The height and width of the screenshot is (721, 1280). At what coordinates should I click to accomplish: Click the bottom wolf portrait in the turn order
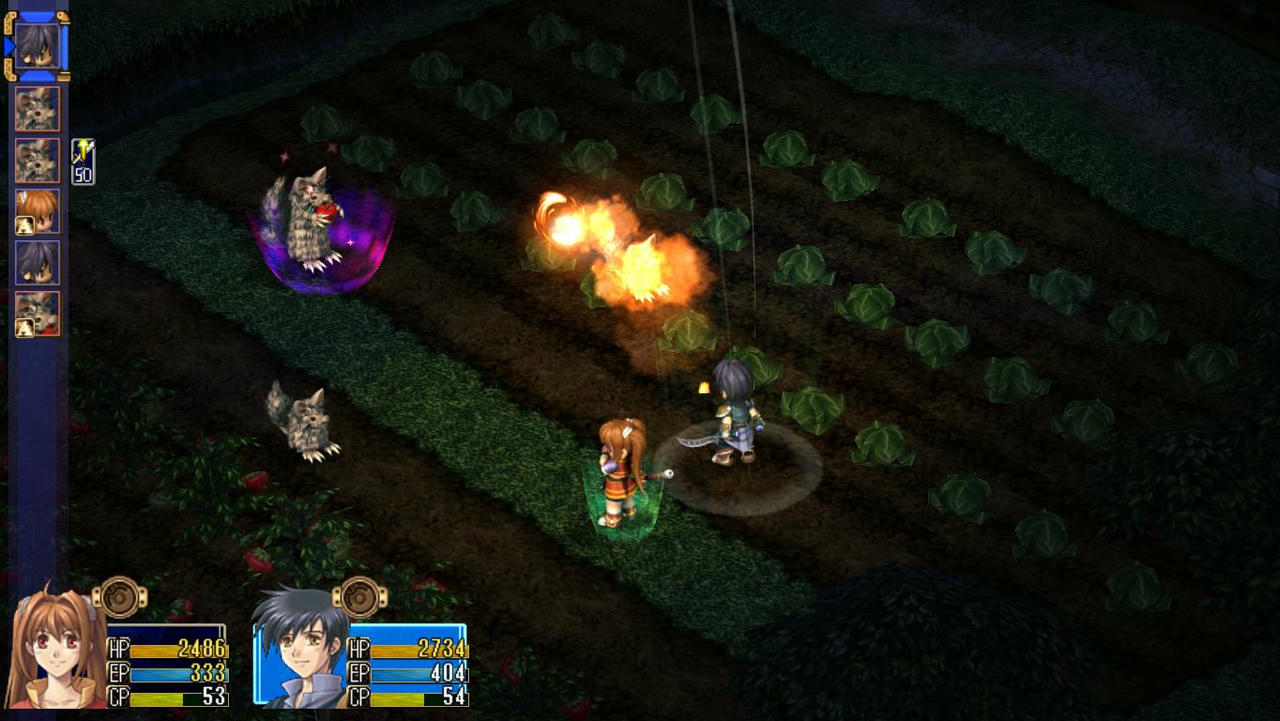pyautogui.click(x=36, y=312)
